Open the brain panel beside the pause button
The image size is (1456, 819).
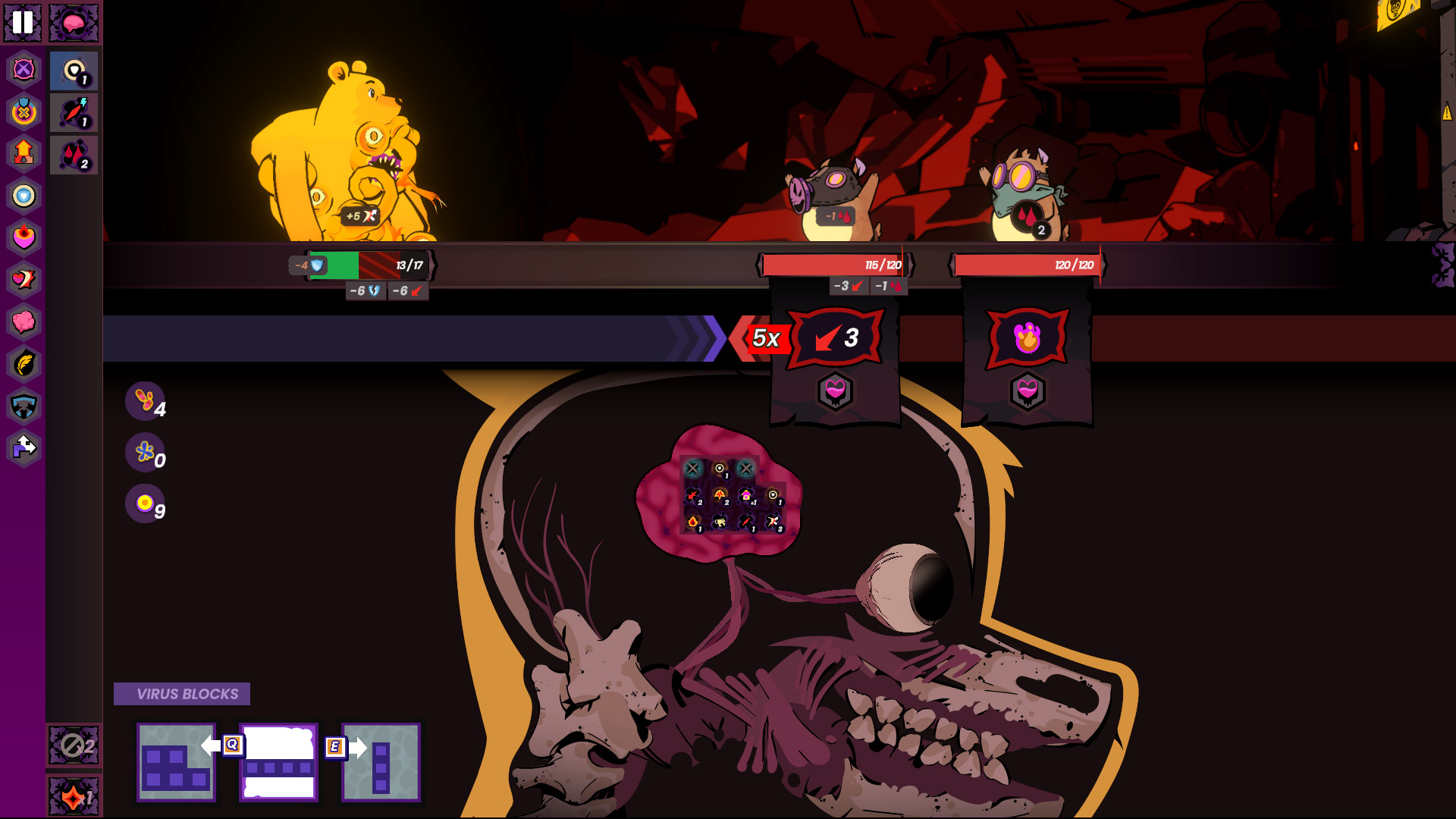pos(74,23)
